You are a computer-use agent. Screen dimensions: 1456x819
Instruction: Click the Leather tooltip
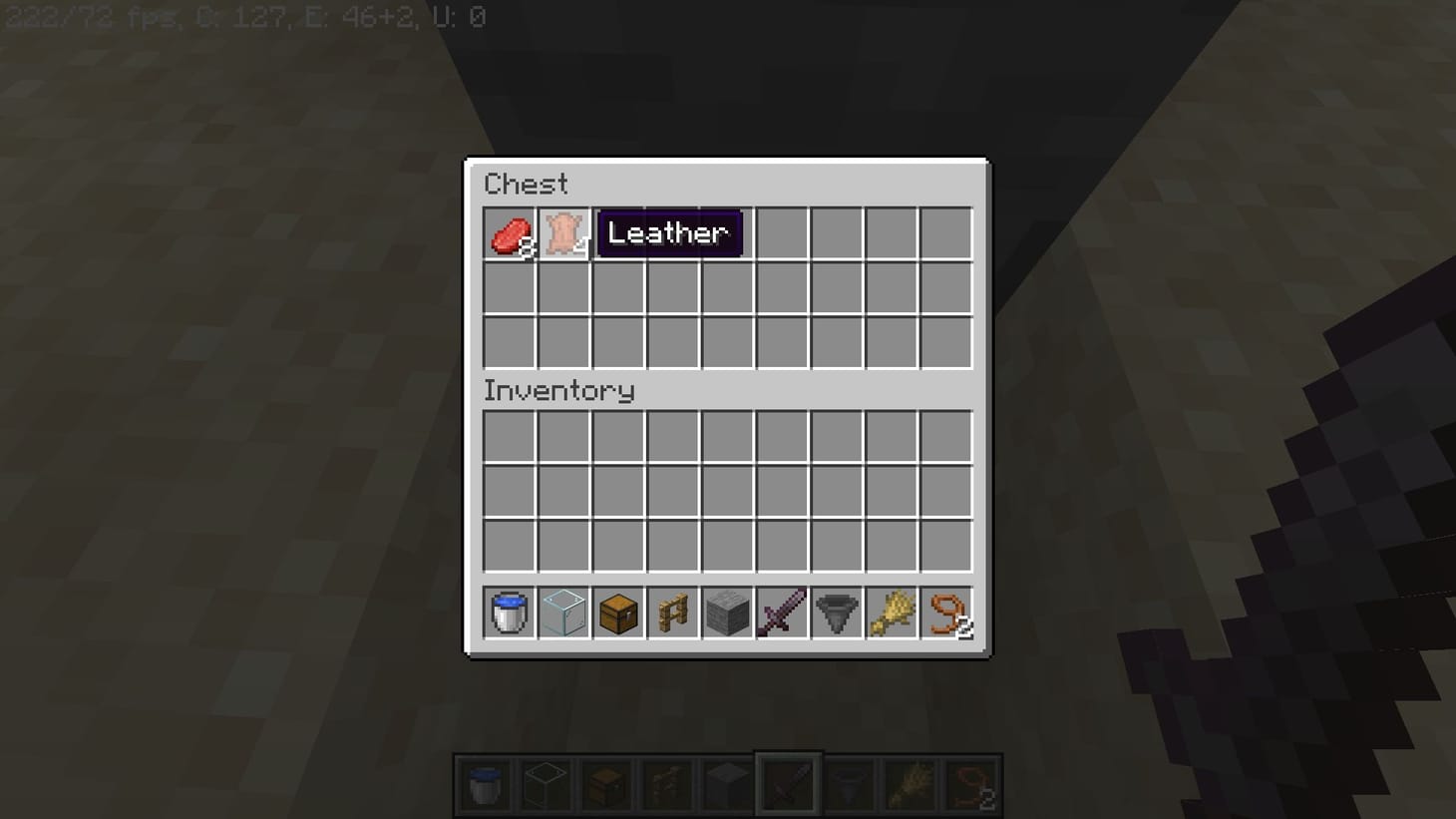669,233
